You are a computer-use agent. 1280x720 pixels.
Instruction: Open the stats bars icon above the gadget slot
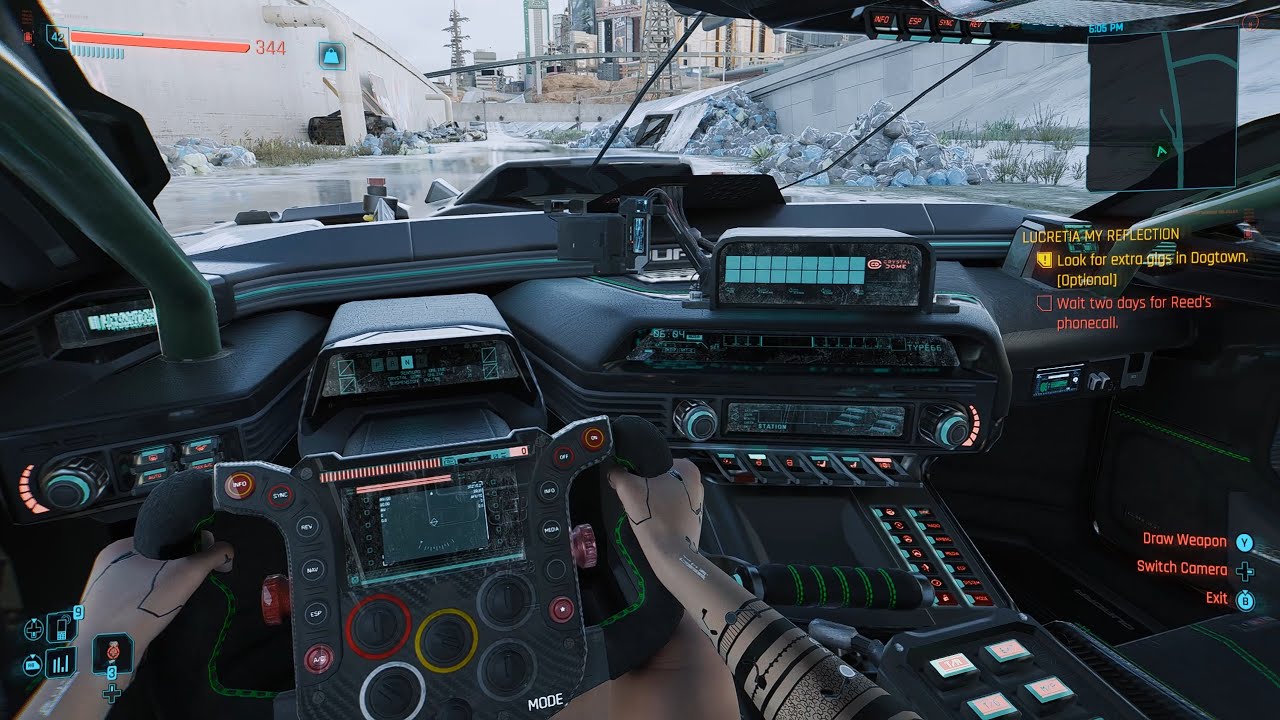(x=60, y=662)
